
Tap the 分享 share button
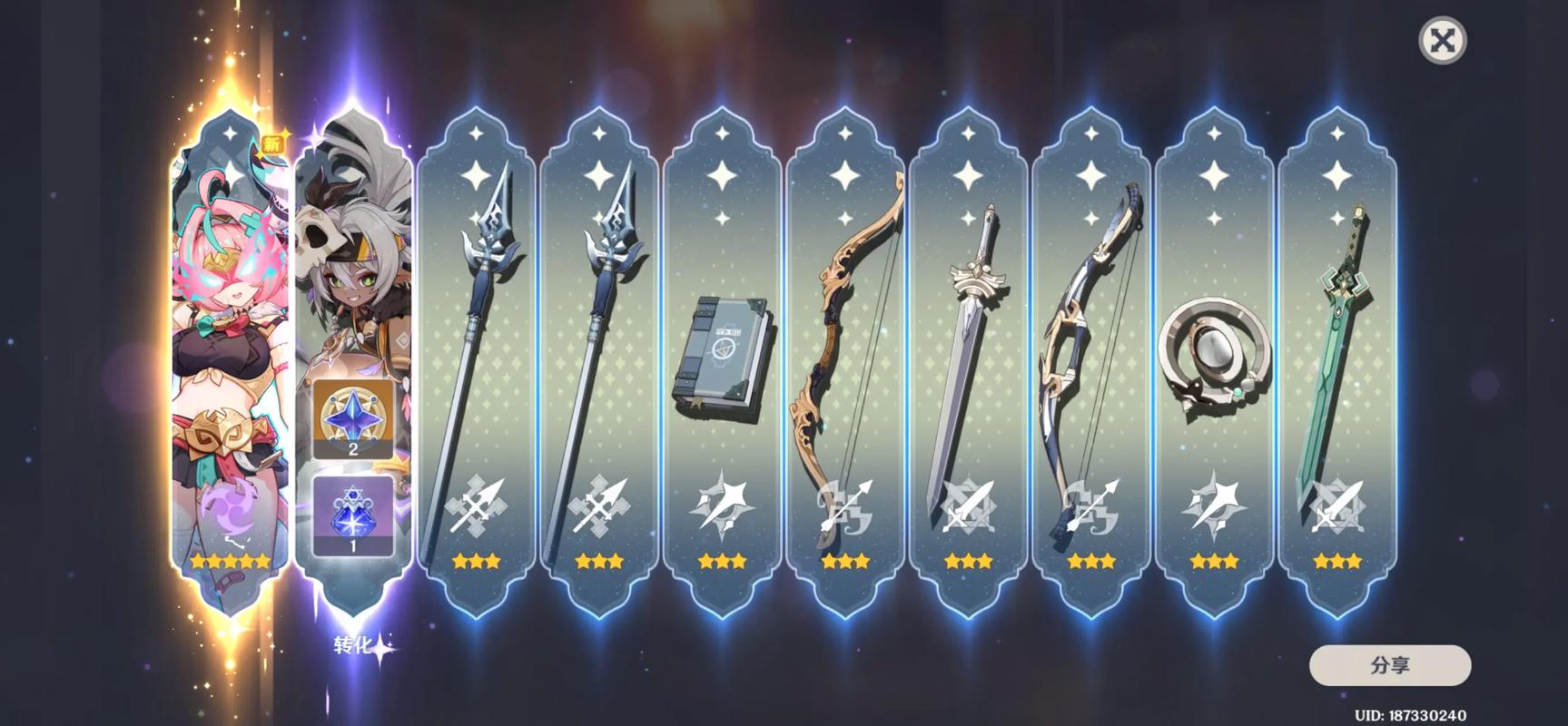click(x=1389, y=665)
